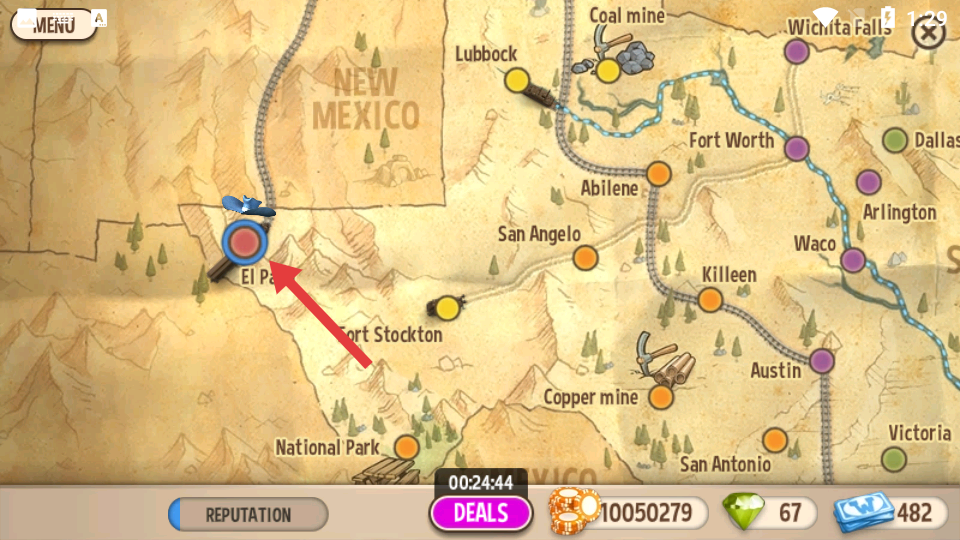Screen dimensions: 960x540
Task: Choose the Victoria city marker
Action: click(x=894, y=459)
